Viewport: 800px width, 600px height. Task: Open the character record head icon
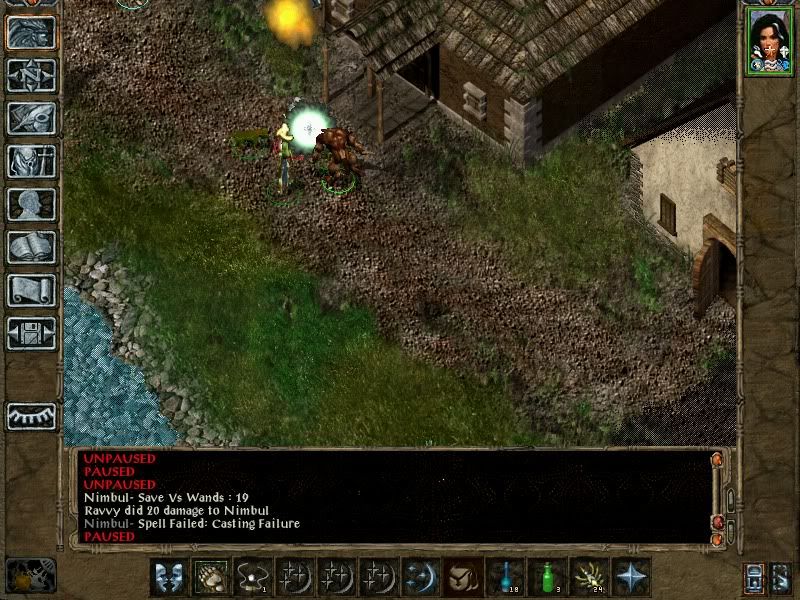point(31,204)
